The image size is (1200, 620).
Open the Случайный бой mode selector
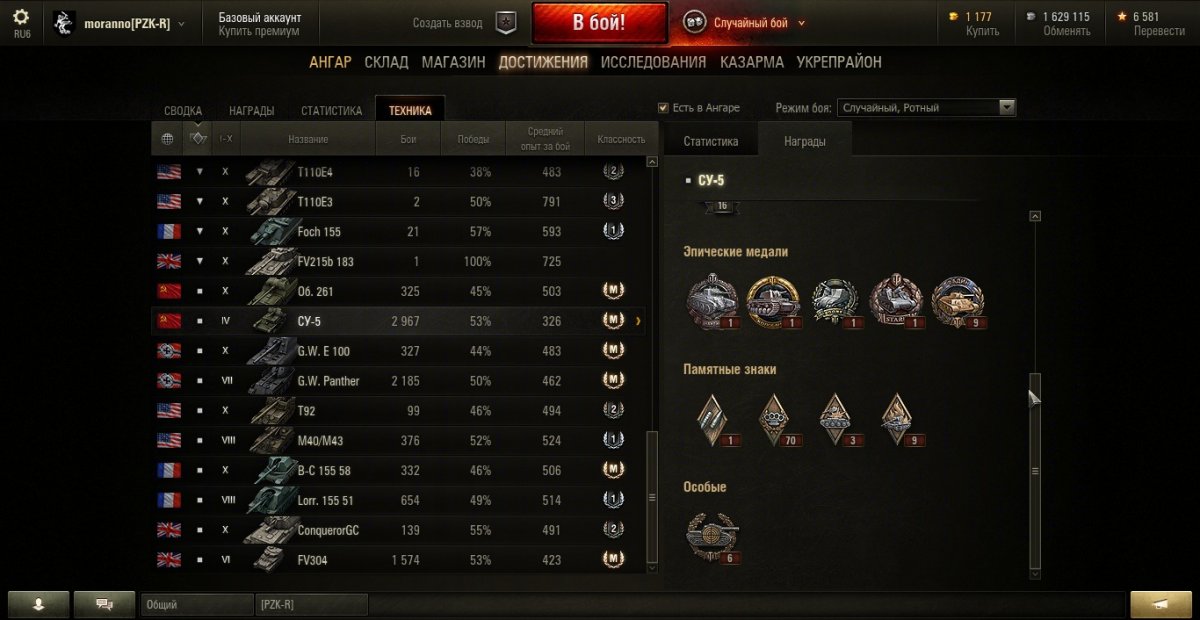pyautogui.click(x=745, y=23)
